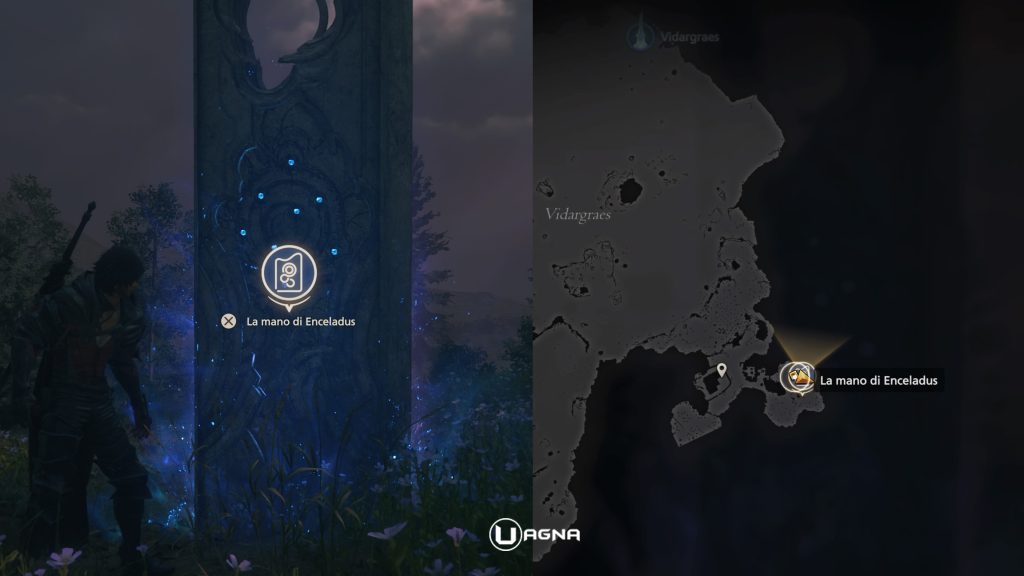
Task: Select the chronolith trial icon on the monolith
Action: (289, 272)
